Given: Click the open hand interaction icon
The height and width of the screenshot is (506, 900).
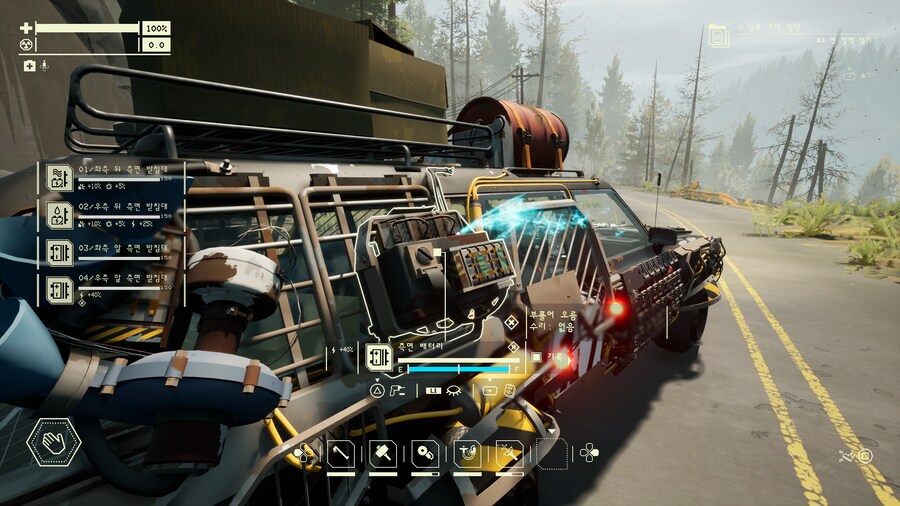Looking at the screenshot, I should tap(52, 441).
